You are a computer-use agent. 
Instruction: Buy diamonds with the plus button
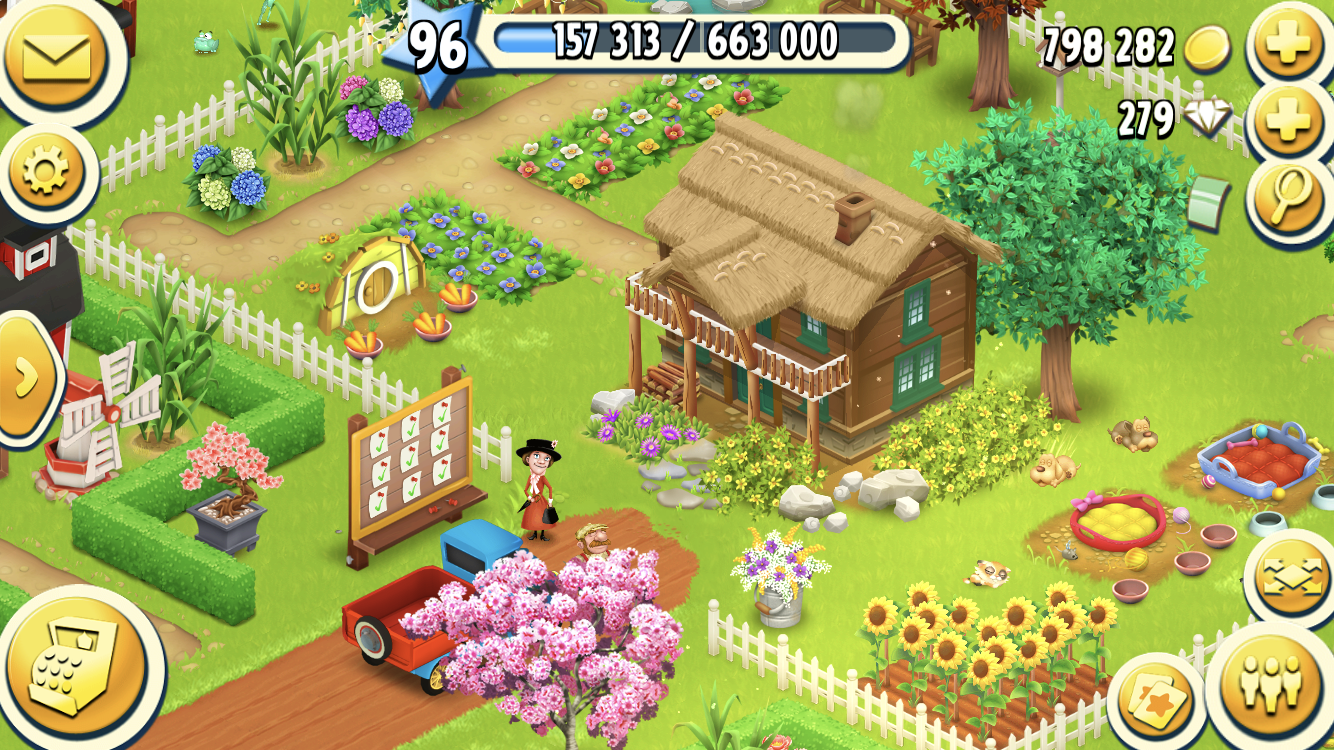pos(1289,122)
